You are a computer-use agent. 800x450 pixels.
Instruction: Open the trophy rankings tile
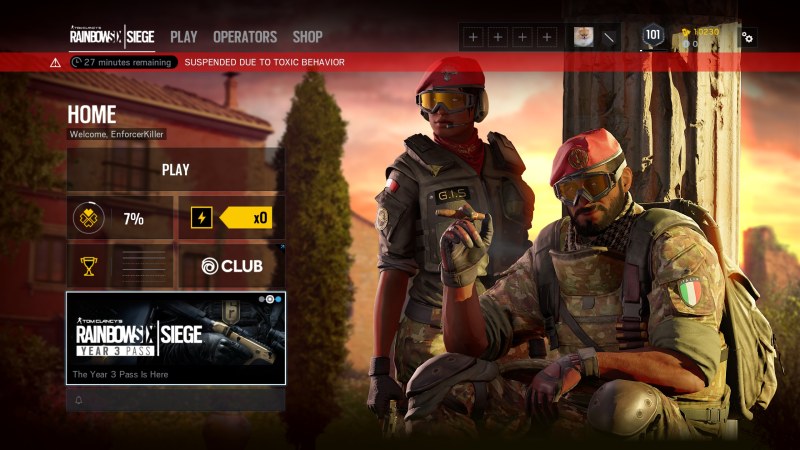point(120,266)
